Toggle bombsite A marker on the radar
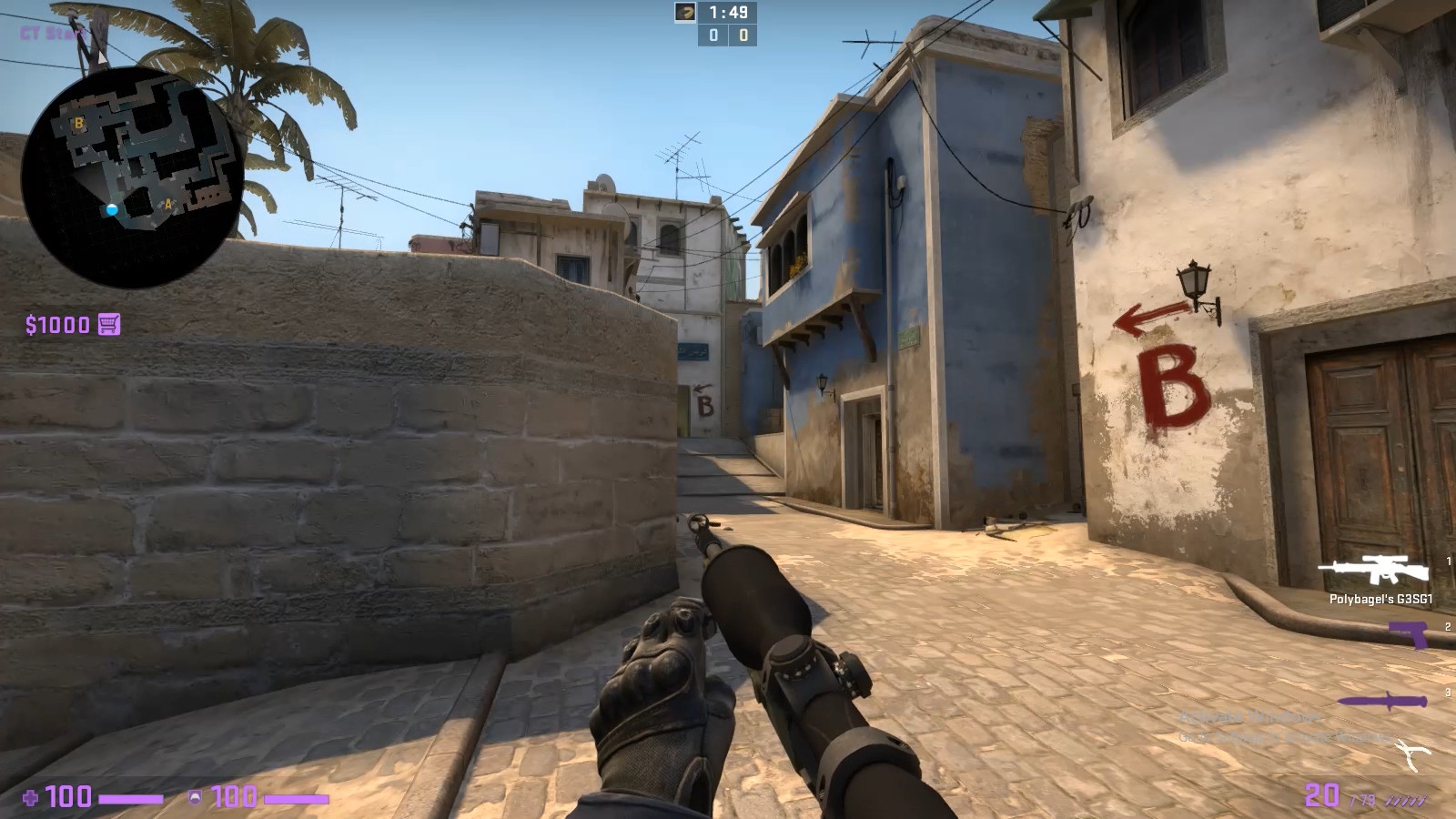The image size is (1456, 819). point(167,204)
